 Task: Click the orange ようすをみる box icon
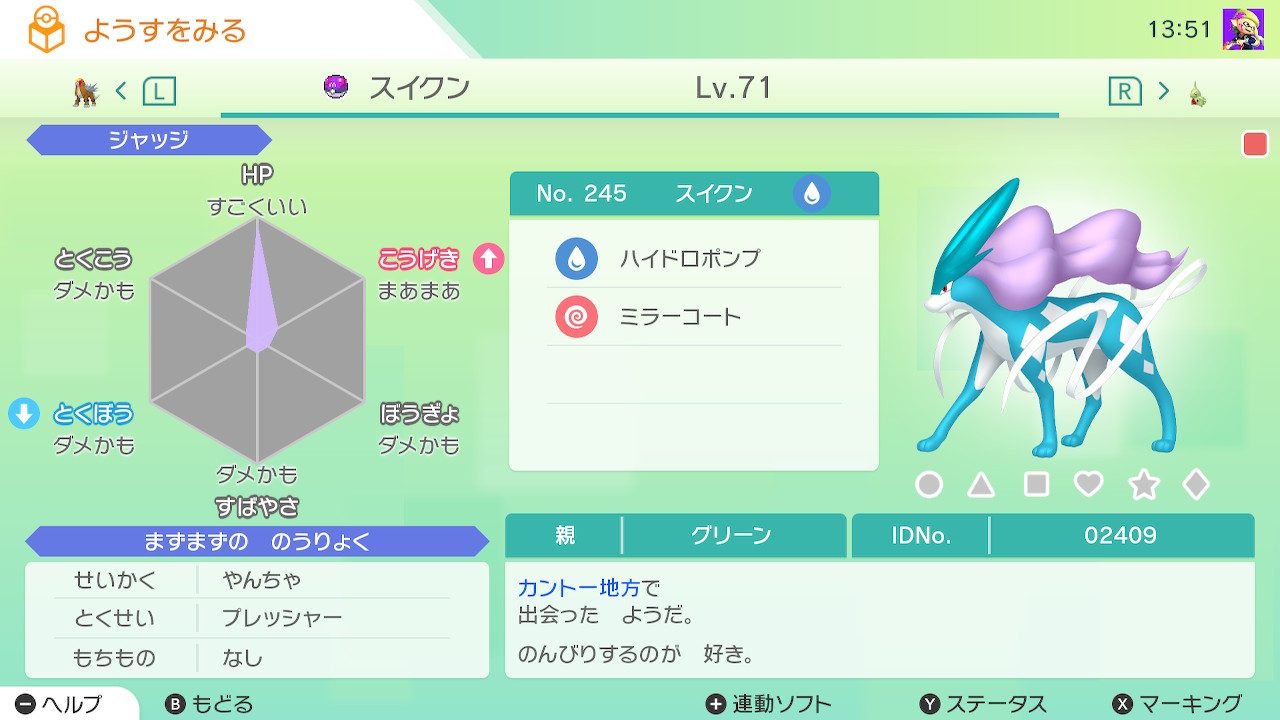44,30
